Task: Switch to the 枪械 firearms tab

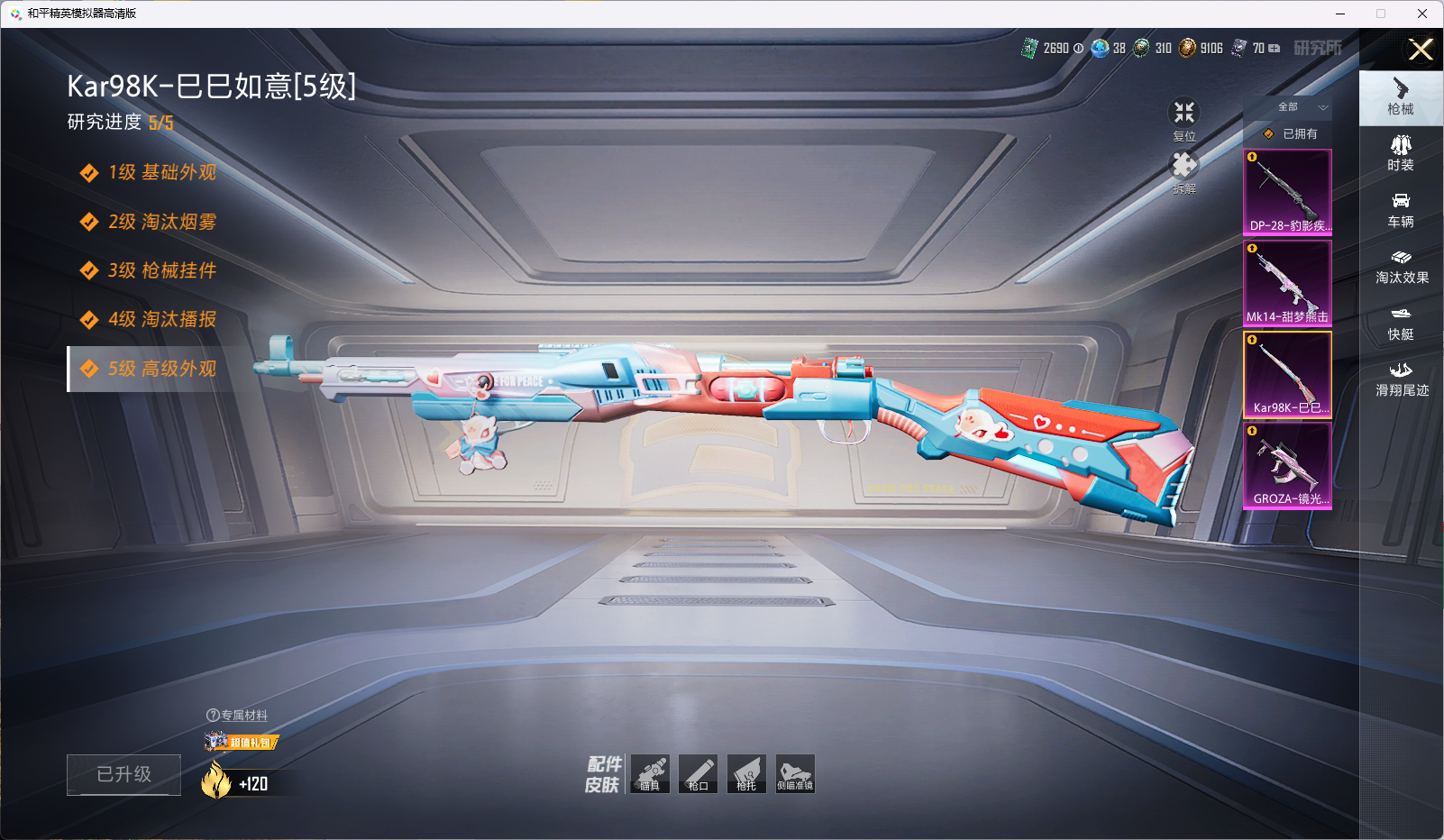Action: [x=1401, y=97]
